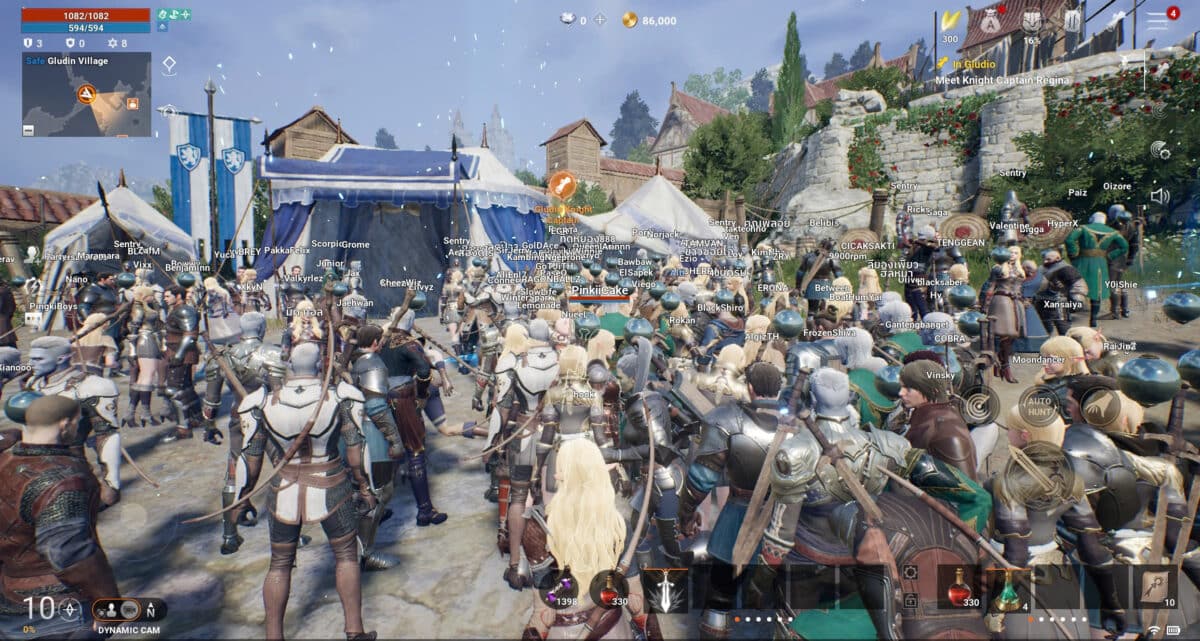
Task: Open the hotbar gear settings icon
Action: (910, 572)
